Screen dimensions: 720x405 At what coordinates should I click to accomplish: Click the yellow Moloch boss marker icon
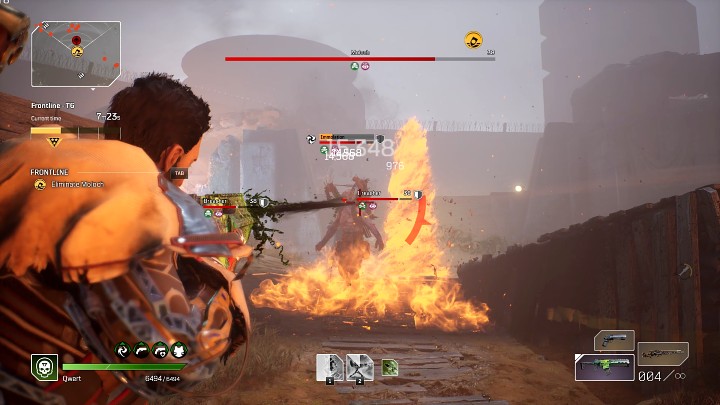point(473,40)
